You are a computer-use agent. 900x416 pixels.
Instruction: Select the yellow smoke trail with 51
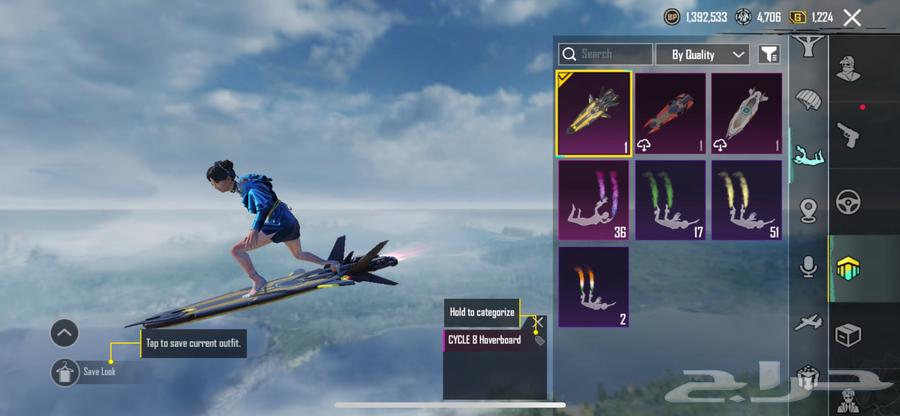click(746, 200)
